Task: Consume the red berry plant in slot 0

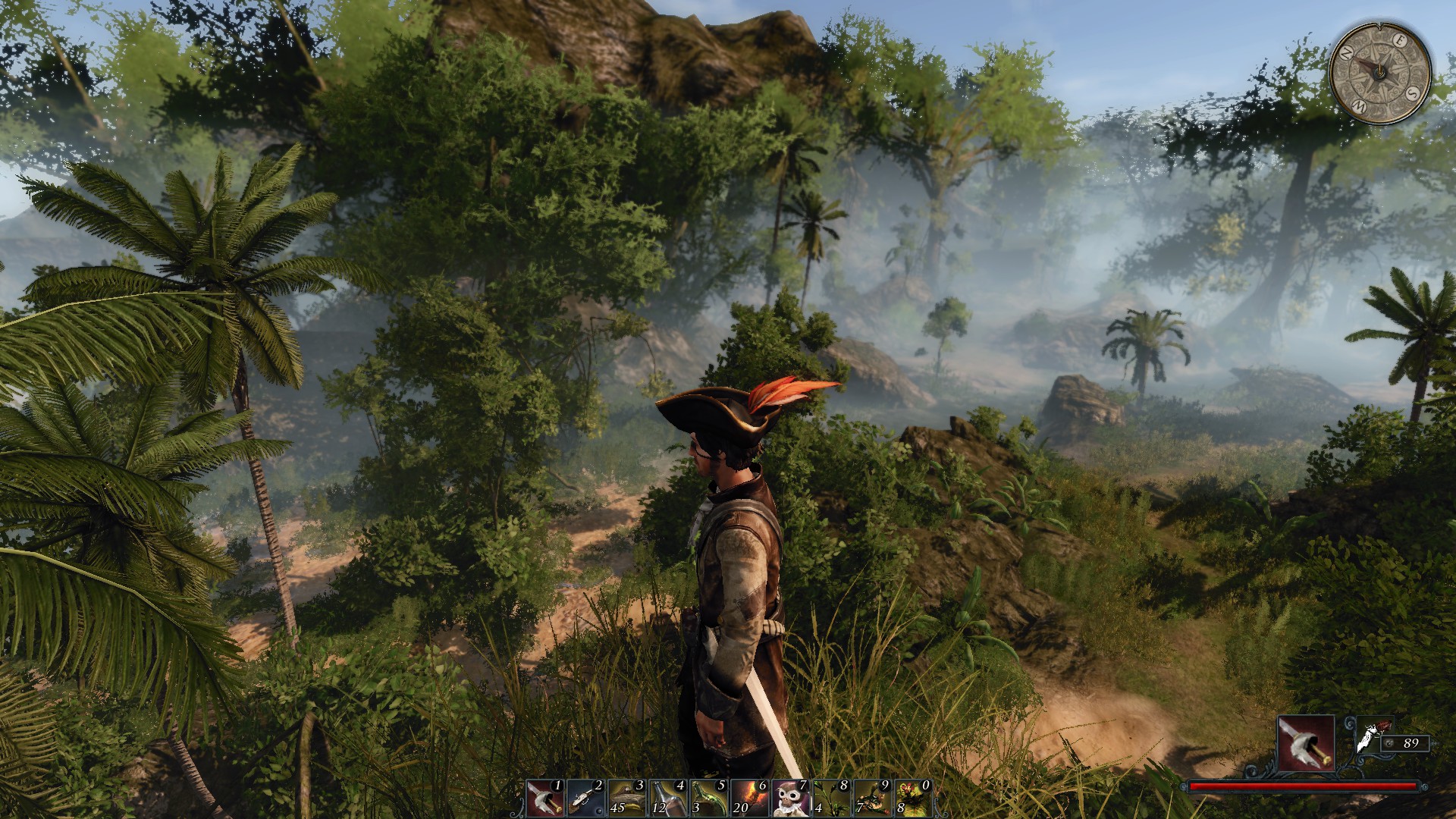Action: [913, 798]
